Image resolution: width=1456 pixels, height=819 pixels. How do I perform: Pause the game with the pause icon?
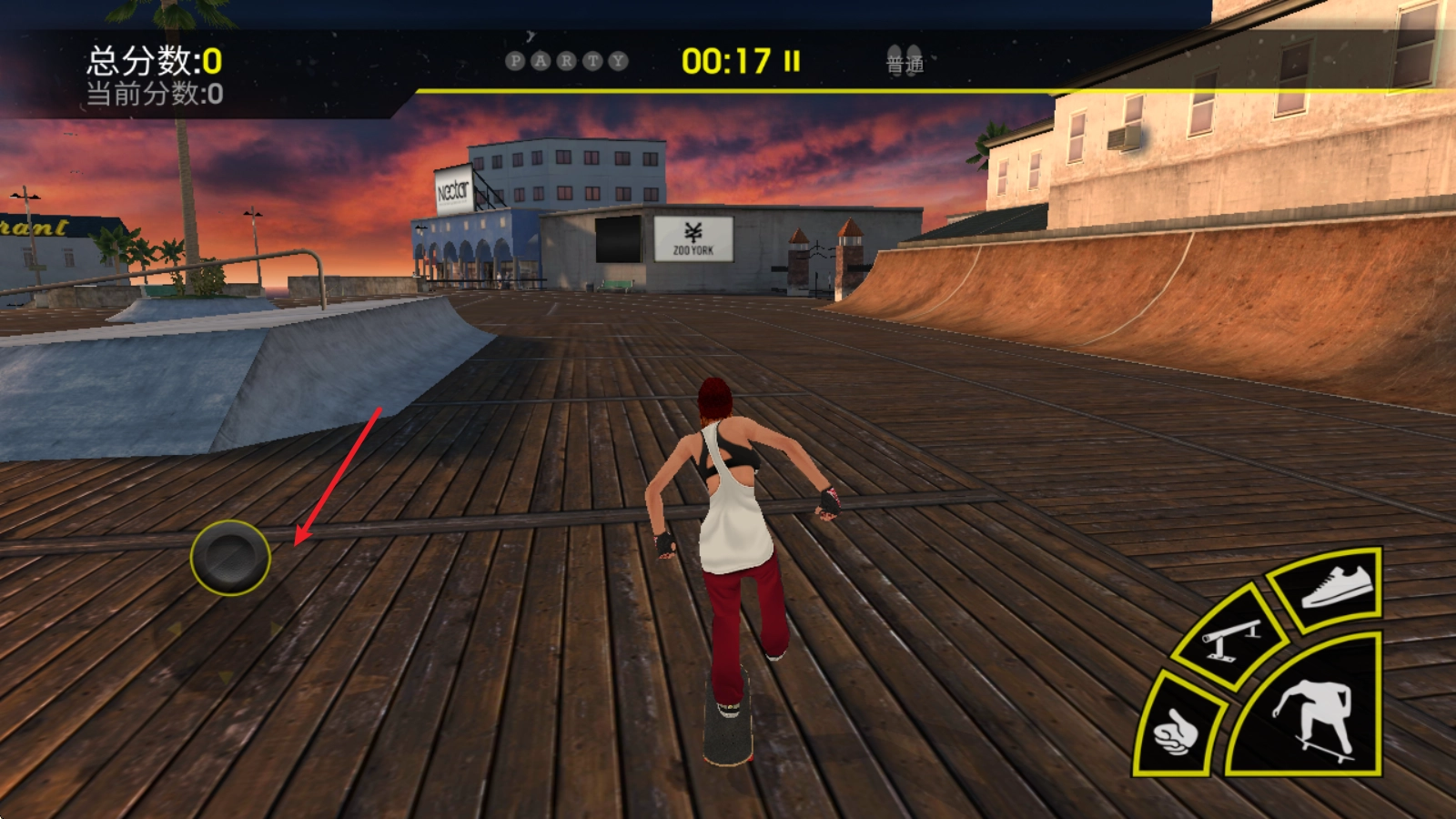(x=792, y=61)
